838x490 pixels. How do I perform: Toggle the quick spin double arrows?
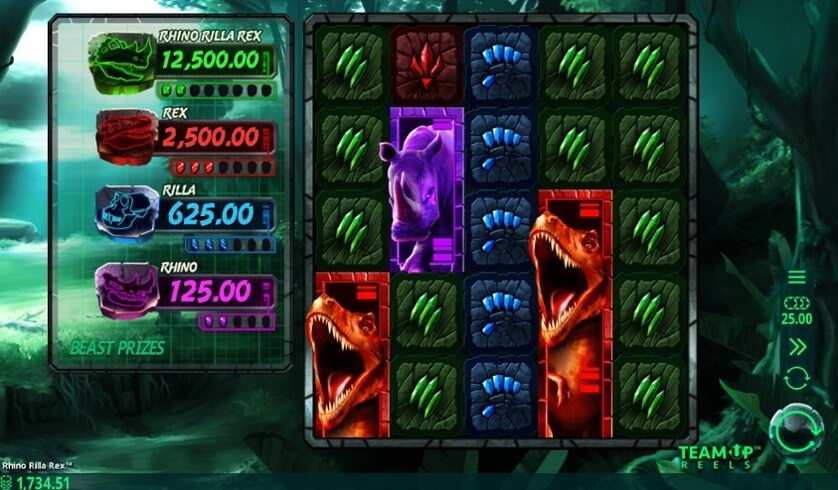coord(797,347)
